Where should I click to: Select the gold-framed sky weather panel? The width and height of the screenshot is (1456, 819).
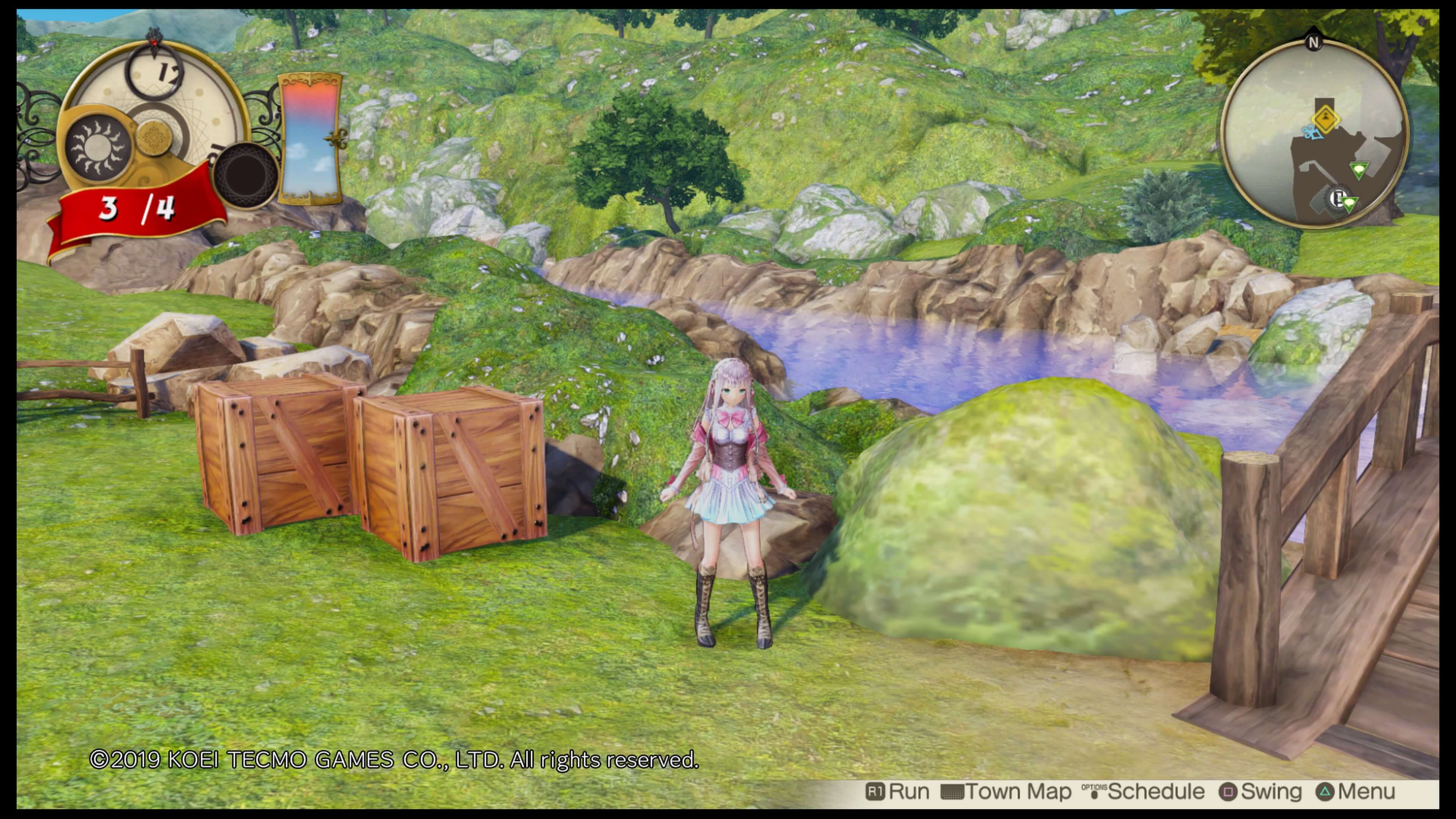[x=310, y=138]
